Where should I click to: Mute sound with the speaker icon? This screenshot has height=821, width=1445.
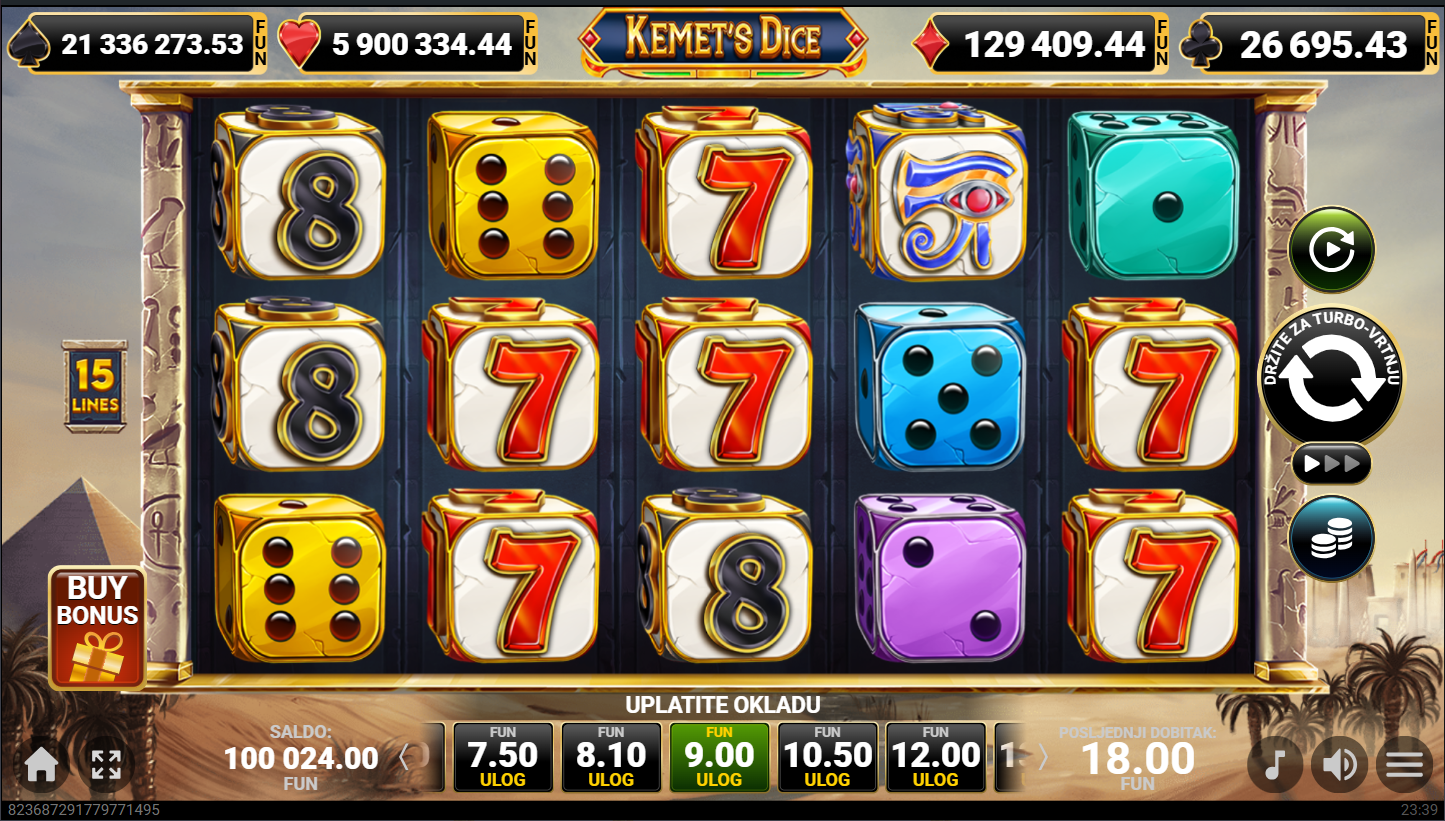[1339, 765]
